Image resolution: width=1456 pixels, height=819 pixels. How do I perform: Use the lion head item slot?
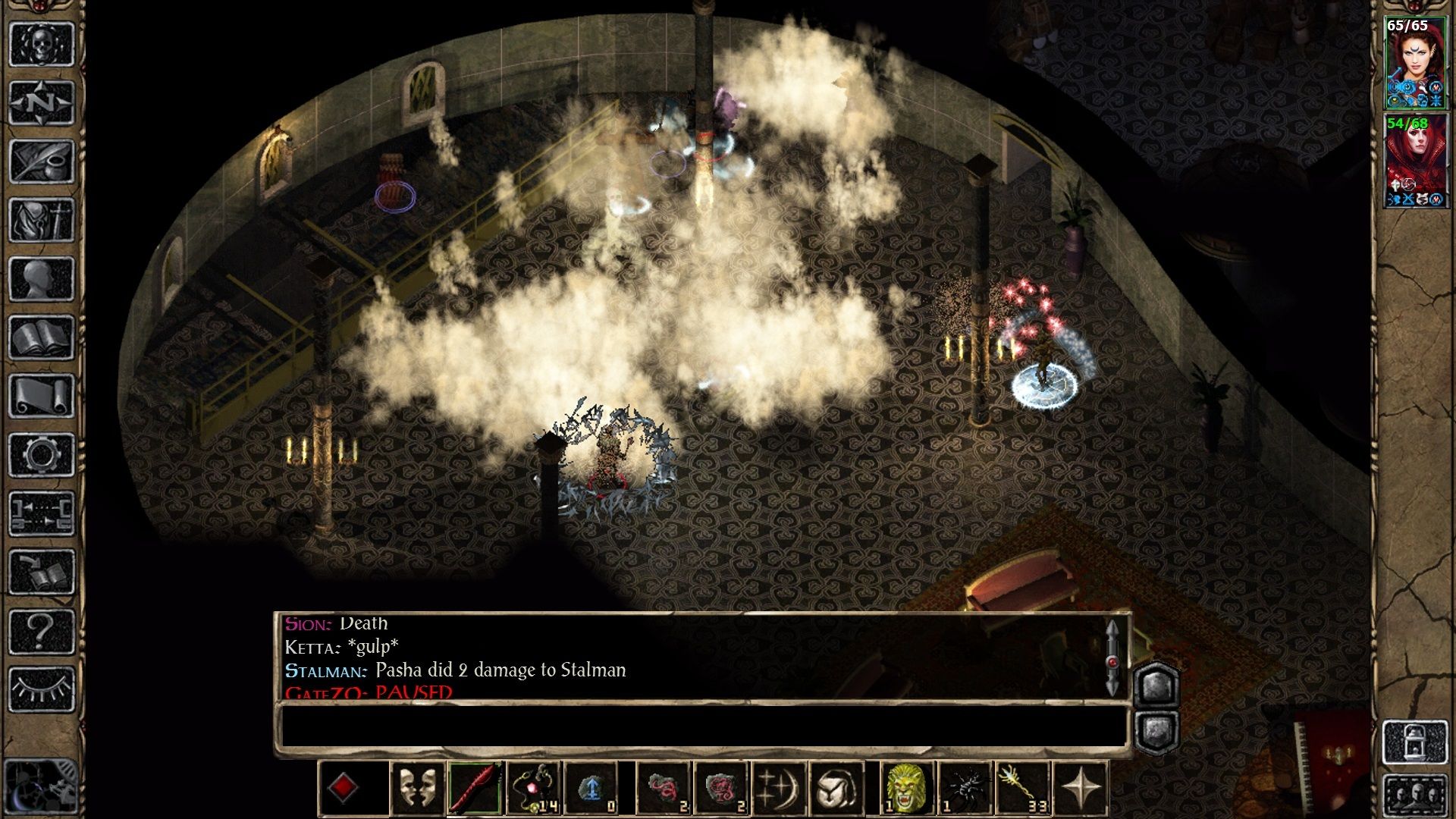906,789
